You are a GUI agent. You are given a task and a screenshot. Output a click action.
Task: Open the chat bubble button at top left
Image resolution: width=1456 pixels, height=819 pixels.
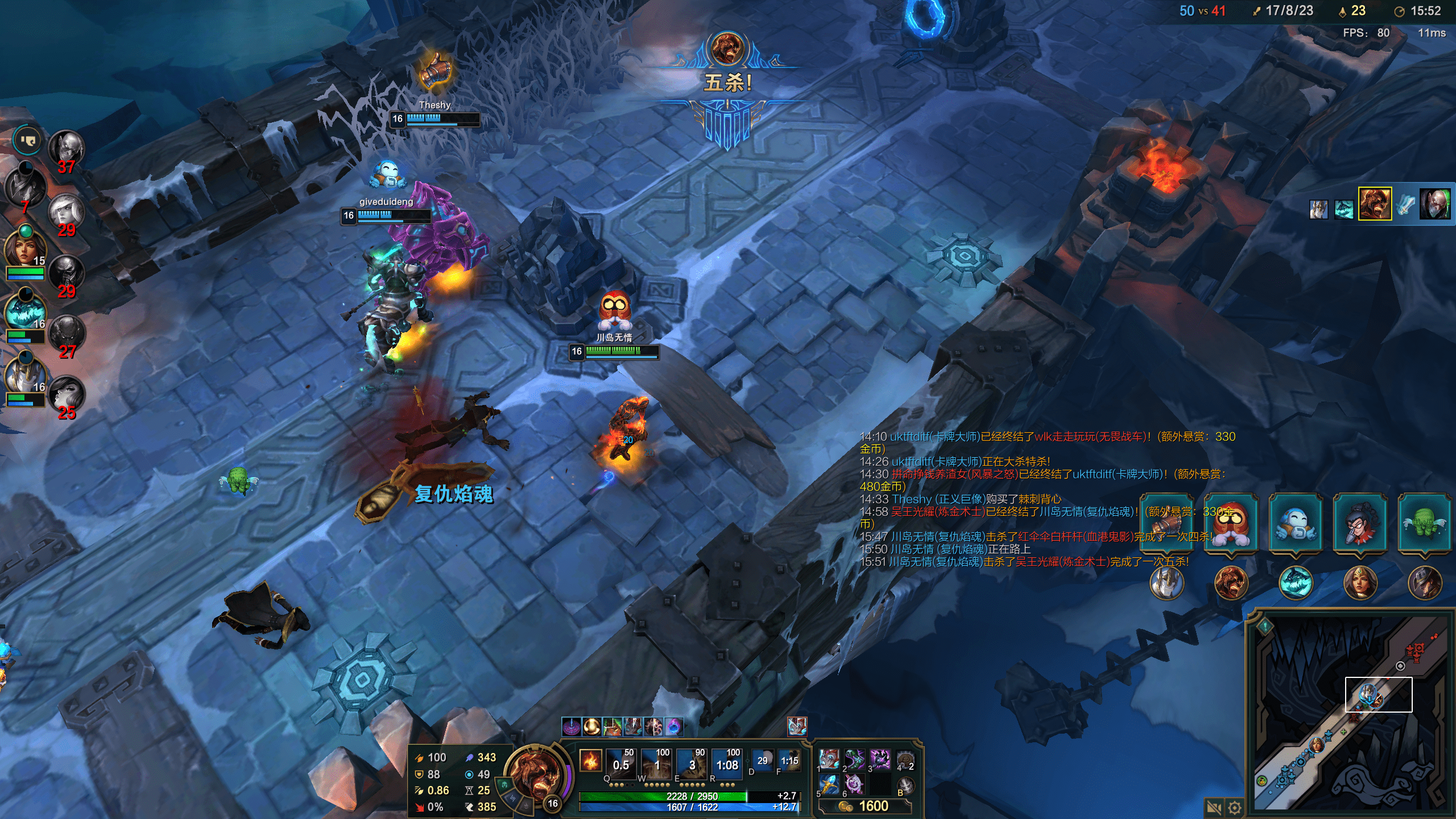pos(27,139)
